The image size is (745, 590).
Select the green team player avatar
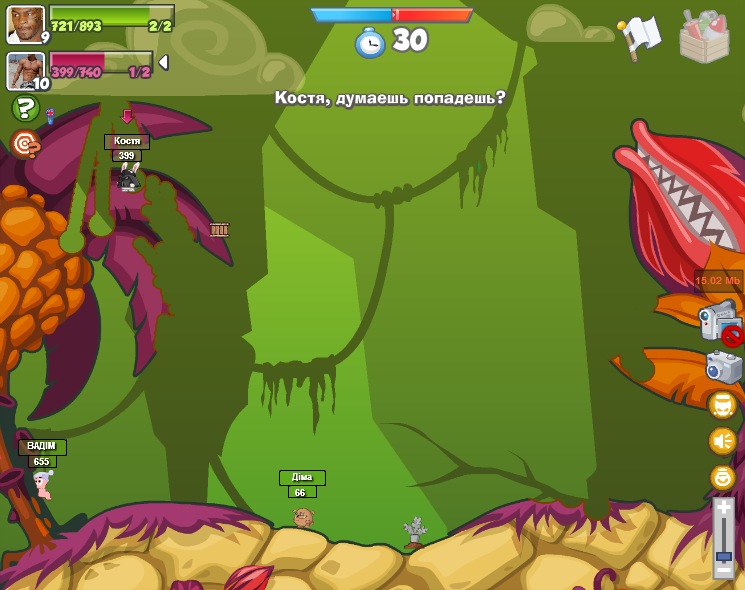coord(25,24)
